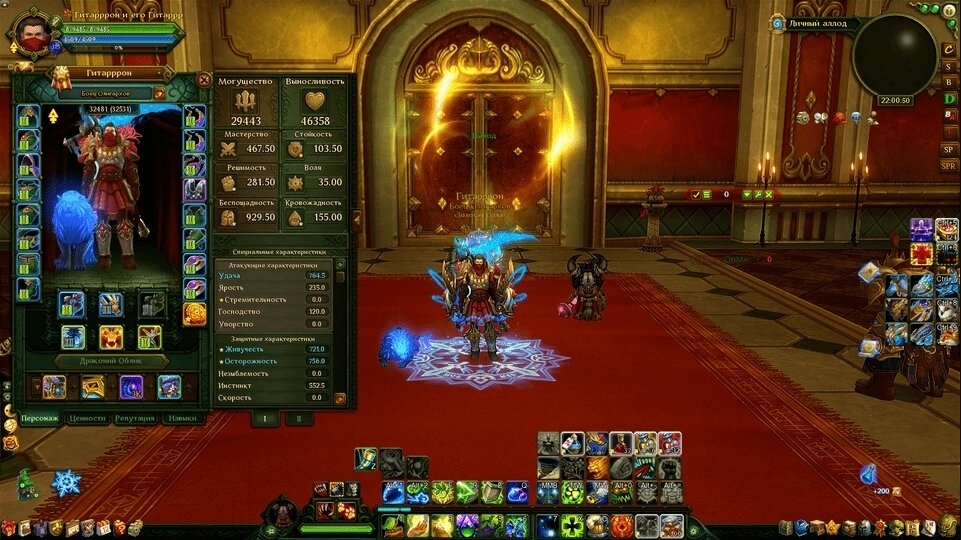Use the blue potion flask item
The width and height of the screenshot is (961, 540).
coord(868,474)
